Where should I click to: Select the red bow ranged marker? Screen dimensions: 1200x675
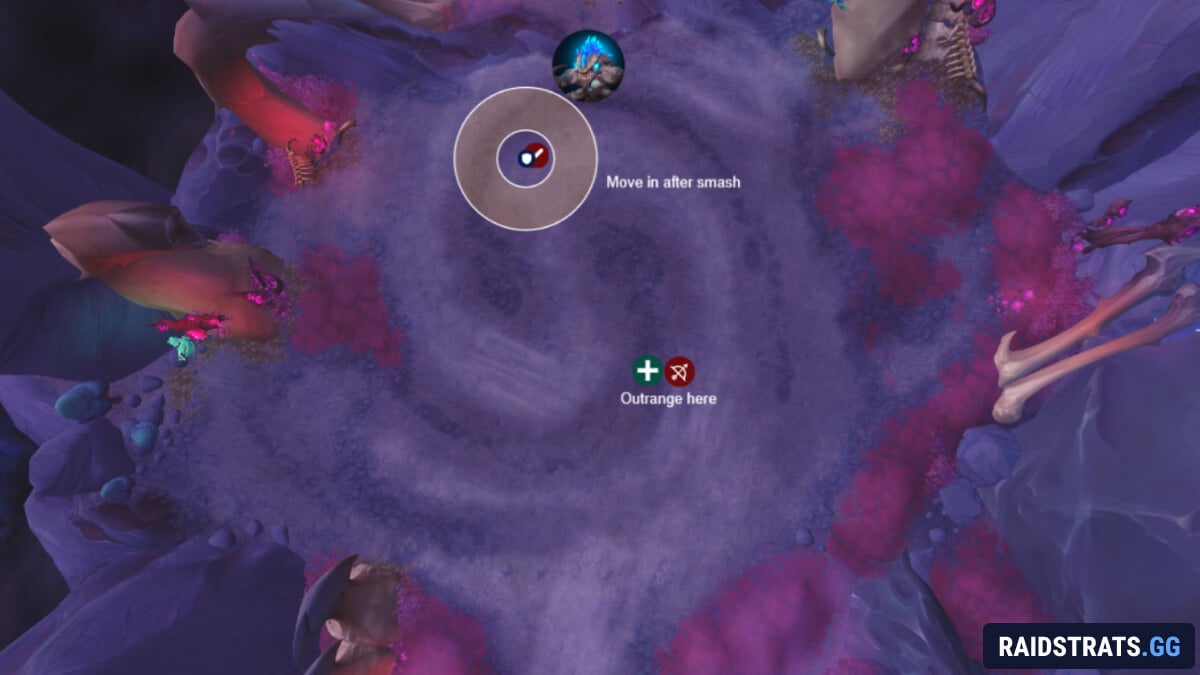click(680, 372)
